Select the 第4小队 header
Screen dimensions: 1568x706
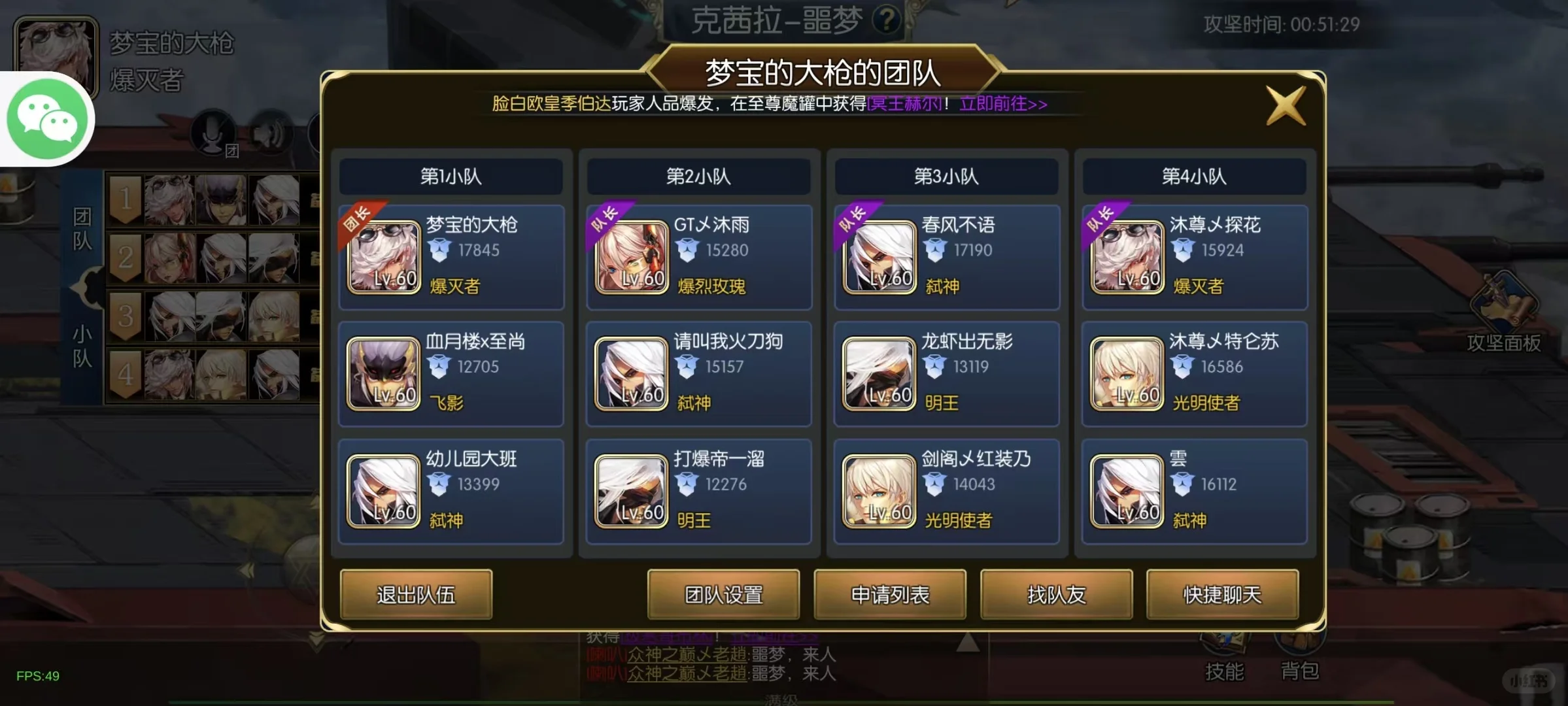[1194, 176]
